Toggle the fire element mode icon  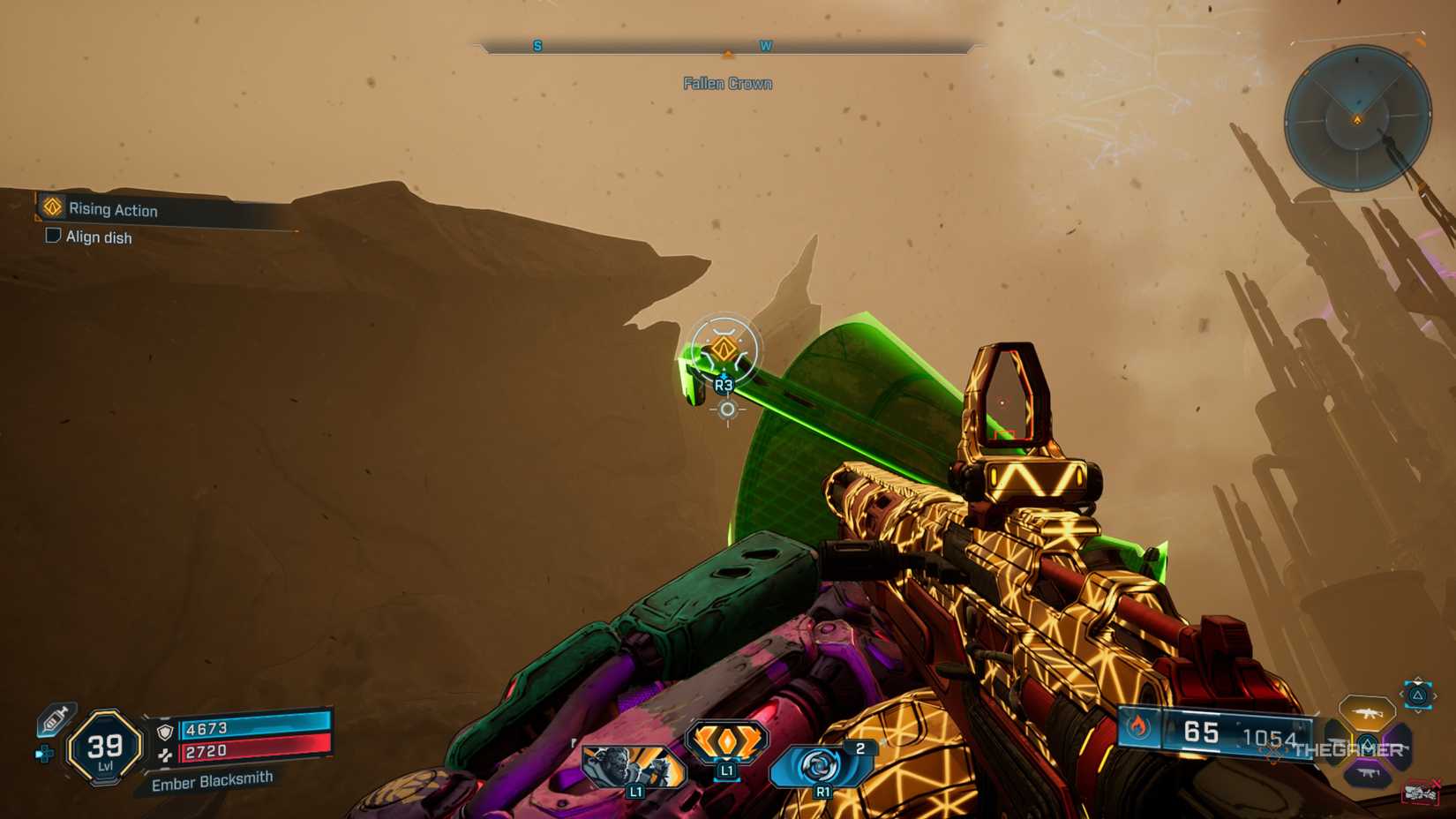[1137, 727]
